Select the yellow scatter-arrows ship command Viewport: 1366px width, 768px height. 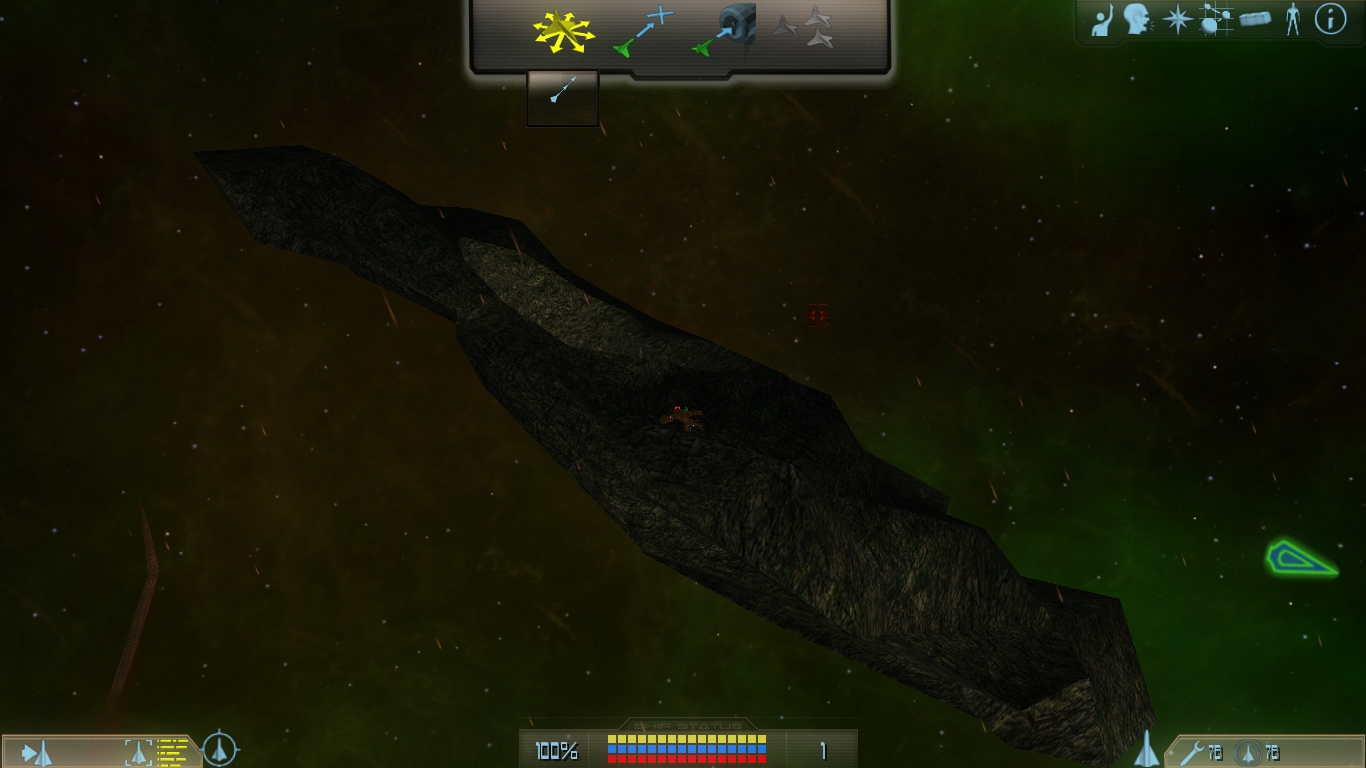pos(564,32)
